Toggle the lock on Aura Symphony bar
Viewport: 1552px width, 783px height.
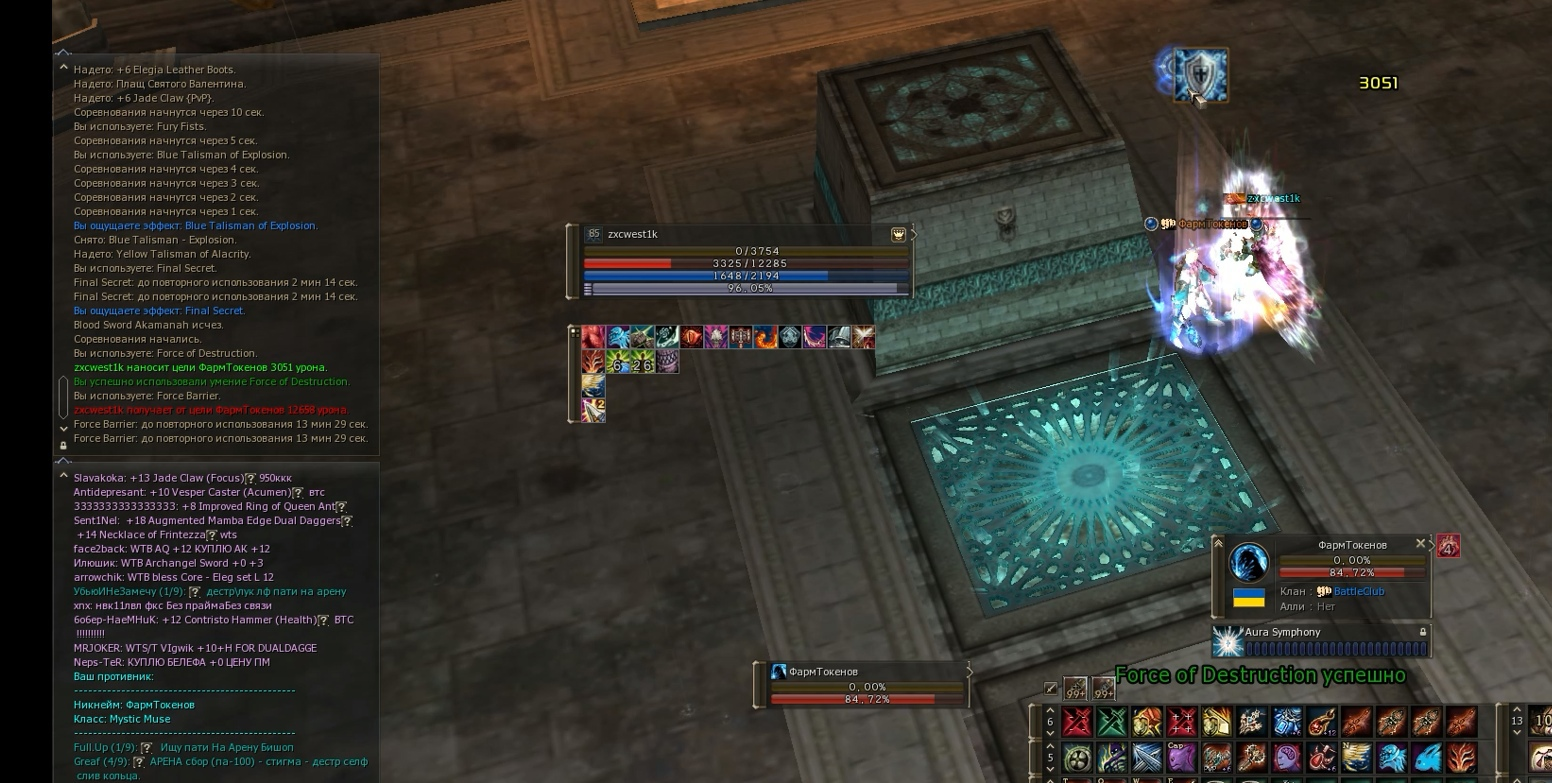(1422, 632)
